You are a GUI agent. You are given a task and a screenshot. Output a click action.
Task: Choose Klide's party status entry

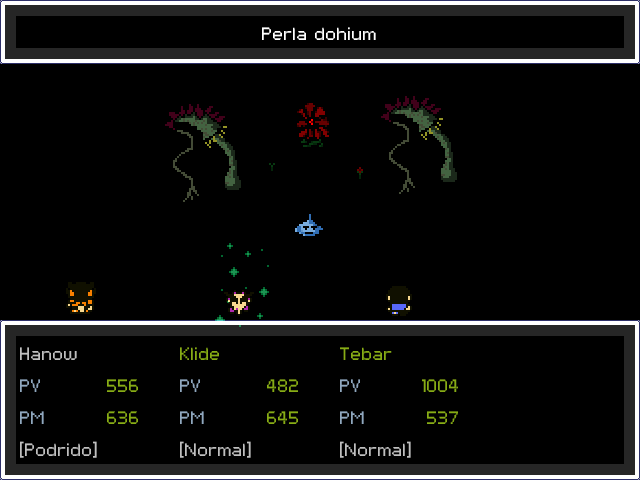[x=199, y=354]
